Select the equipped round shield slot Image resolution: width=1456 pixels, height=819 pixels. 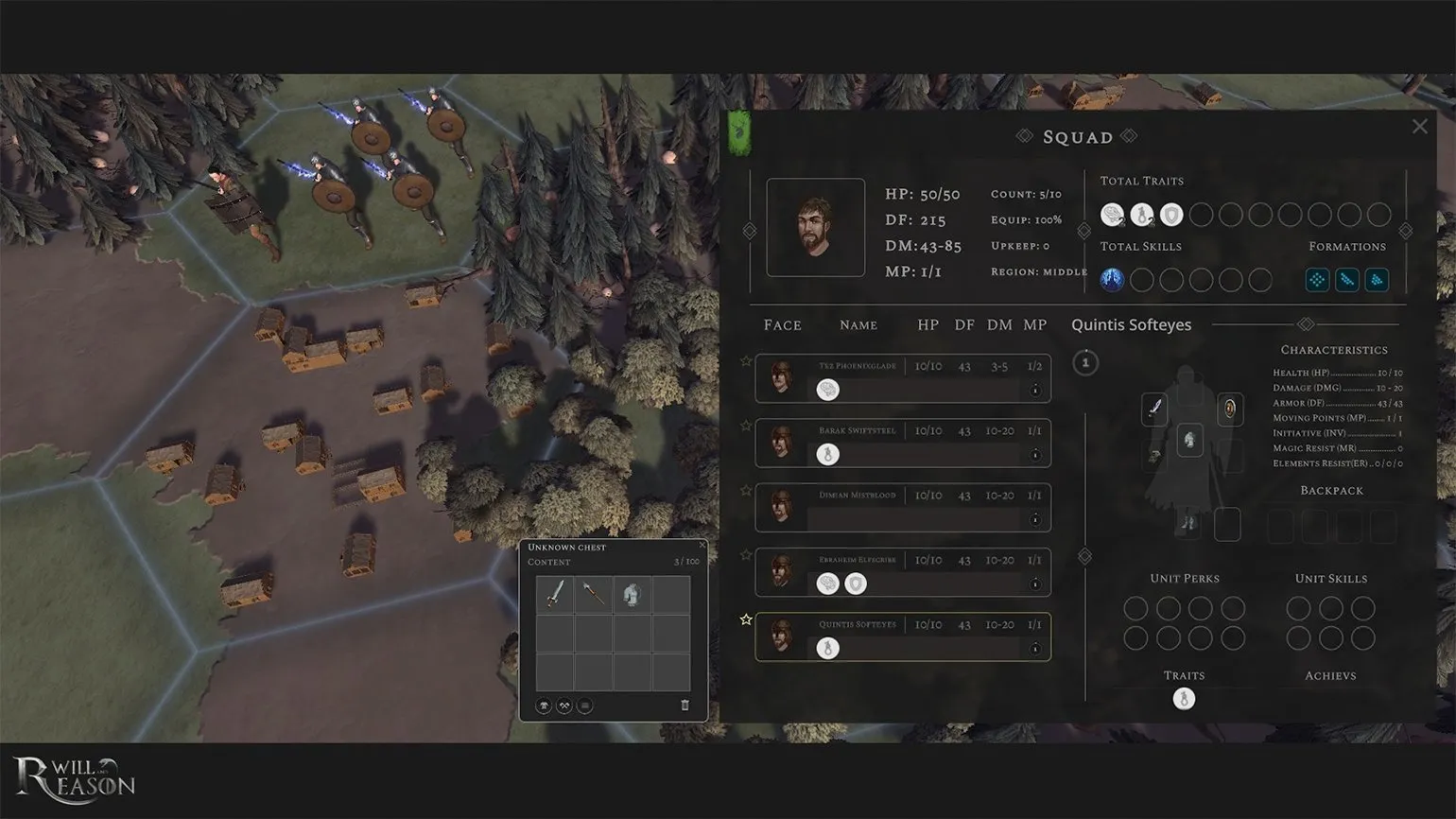[1229, 409]
